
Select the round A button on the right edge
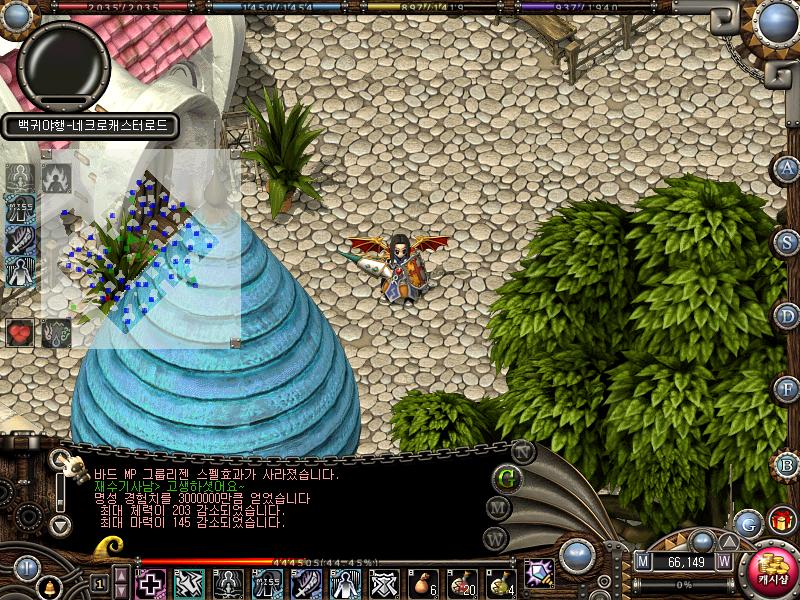(788, 168)
